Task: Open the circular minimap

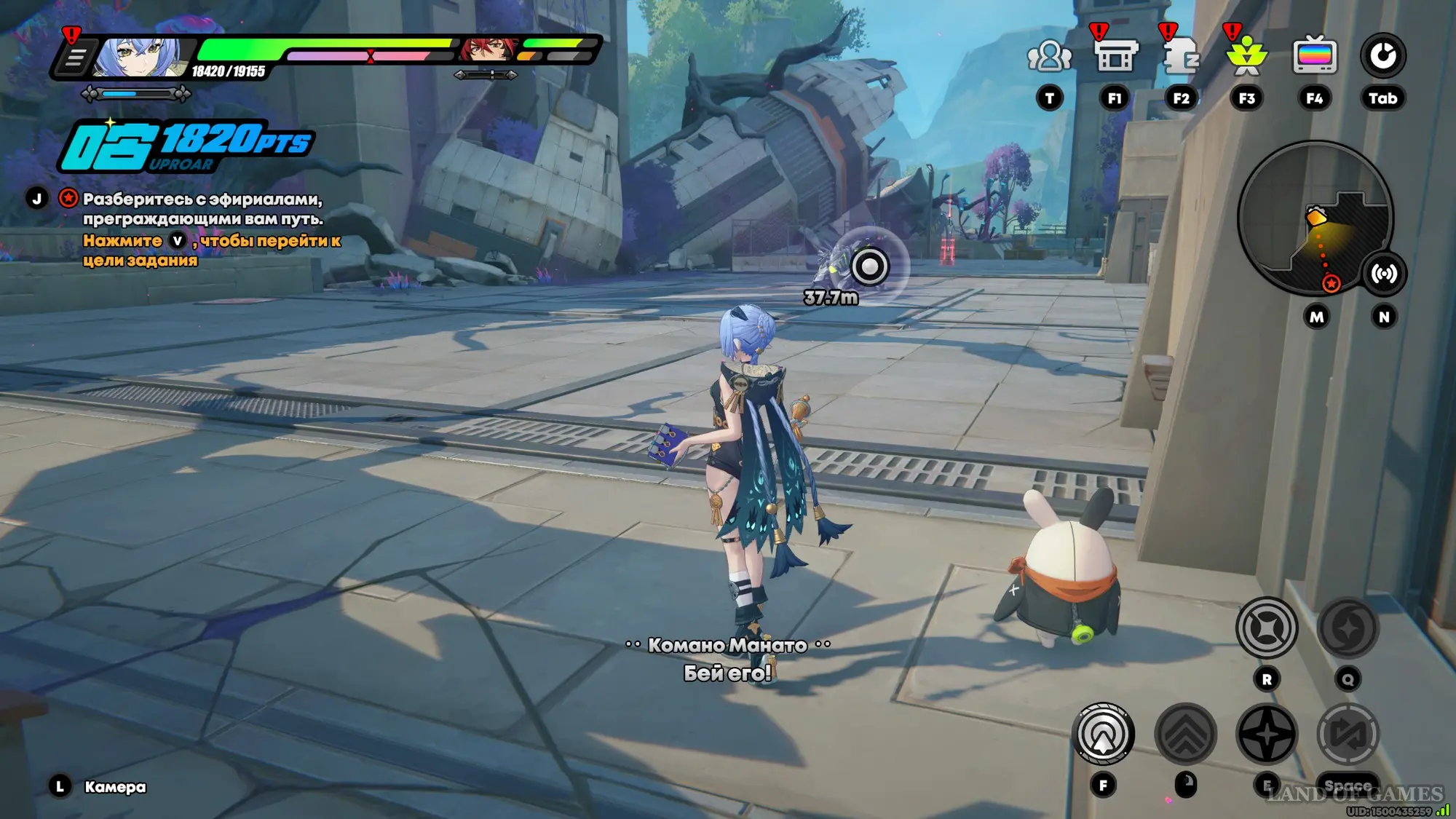Action: click(1315, 217)
